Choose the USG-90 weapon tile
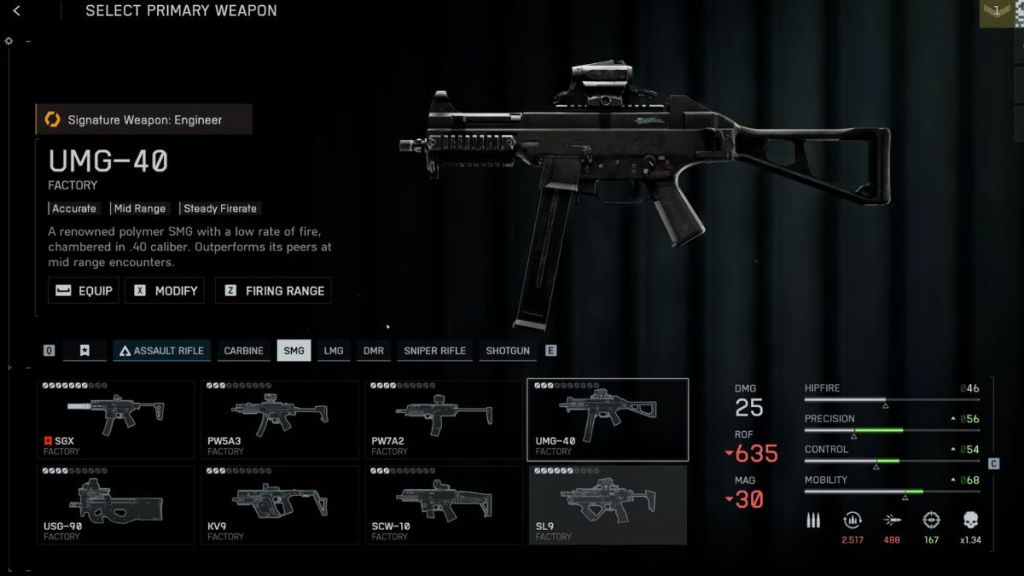The height and width of the screenshot is (576, 1024). point(116,505)
